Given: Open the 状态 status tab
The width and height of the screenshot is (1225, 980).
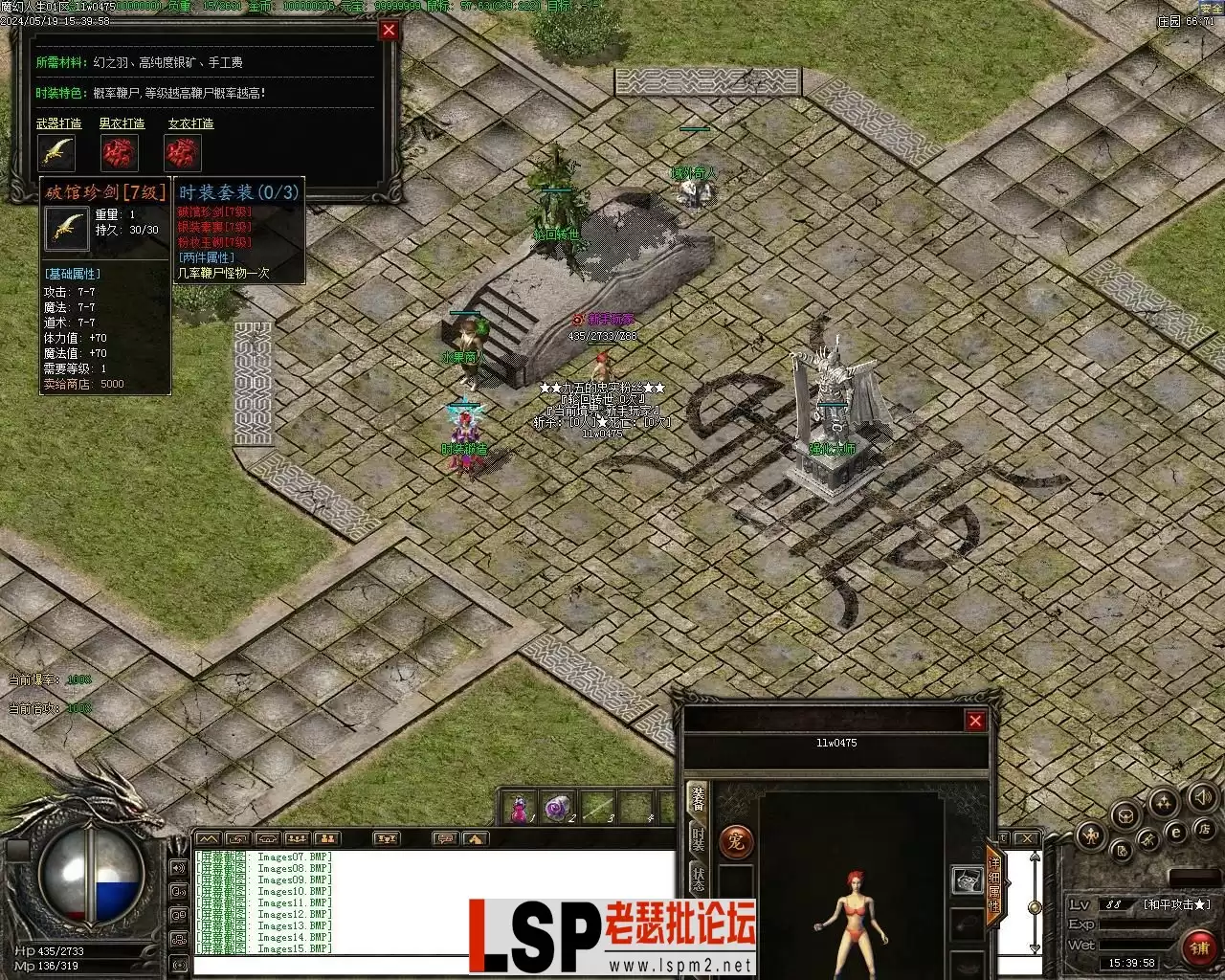Looking at the screenshot, I should tap(698, 880).
